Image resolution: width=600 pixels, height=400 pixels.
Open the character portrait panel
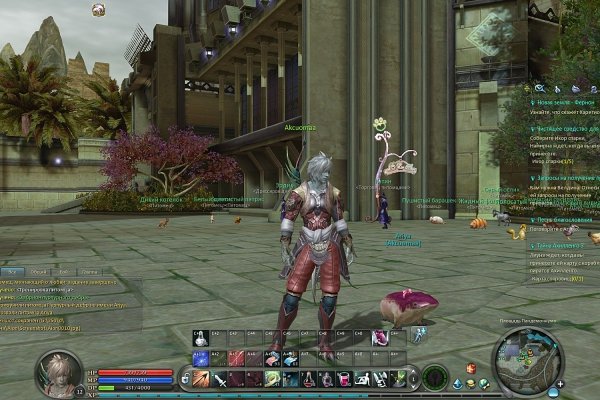[58, 369]
